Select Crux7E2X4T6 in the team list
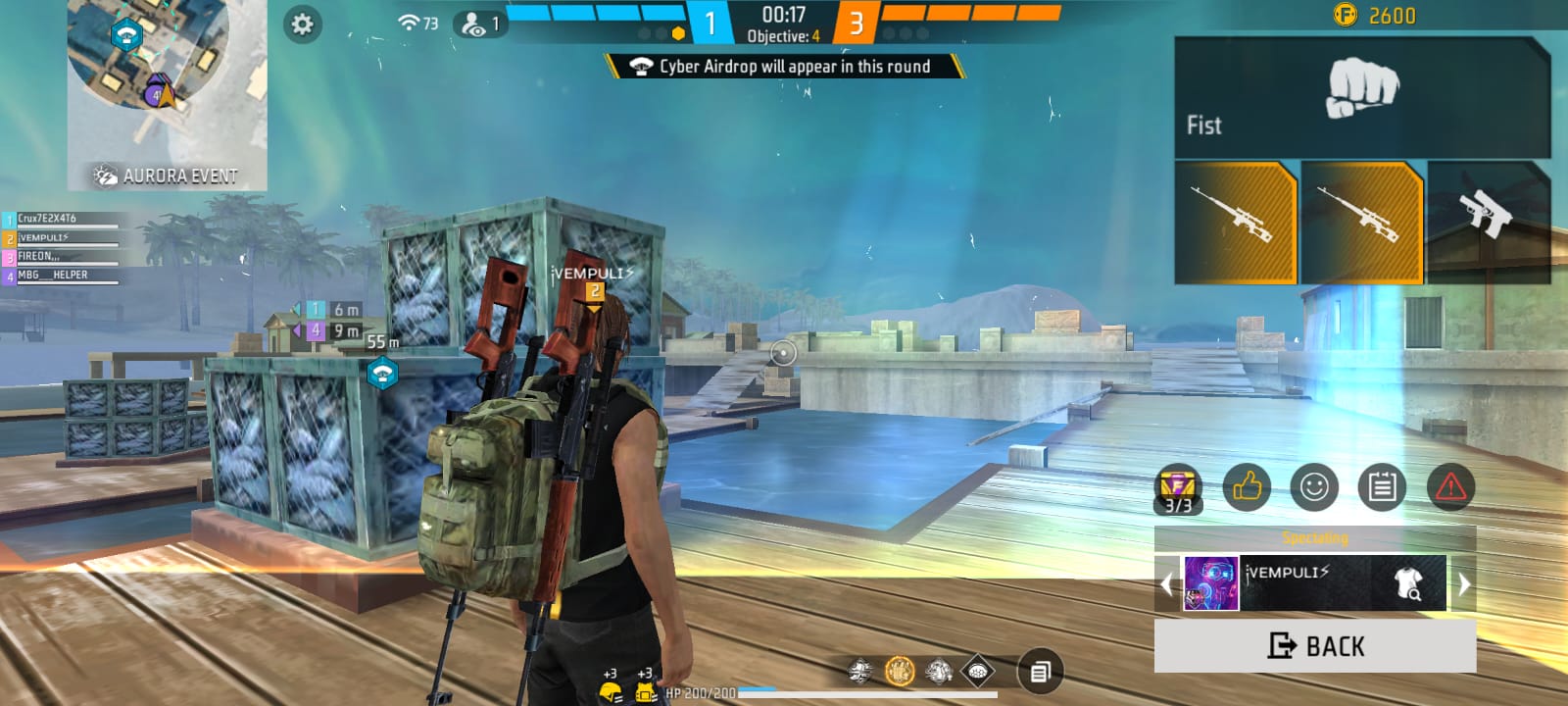Image resolution: width=1568 pixels, height=706 pixels. tap(61, 219)
